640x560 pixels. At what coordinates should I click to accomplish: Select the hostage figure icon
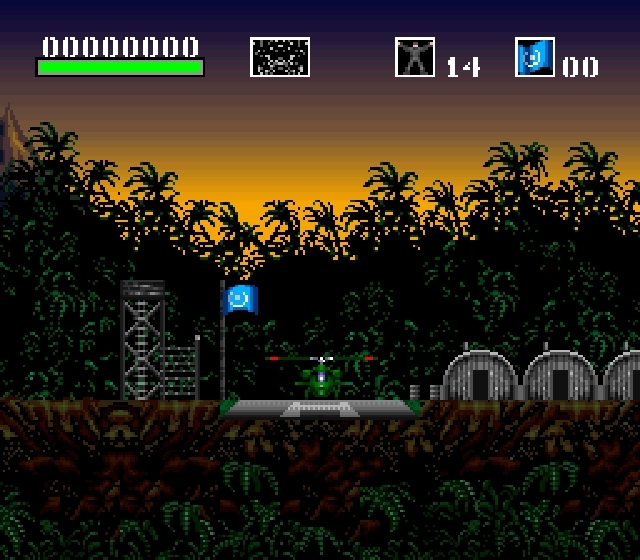click(415, 57)
